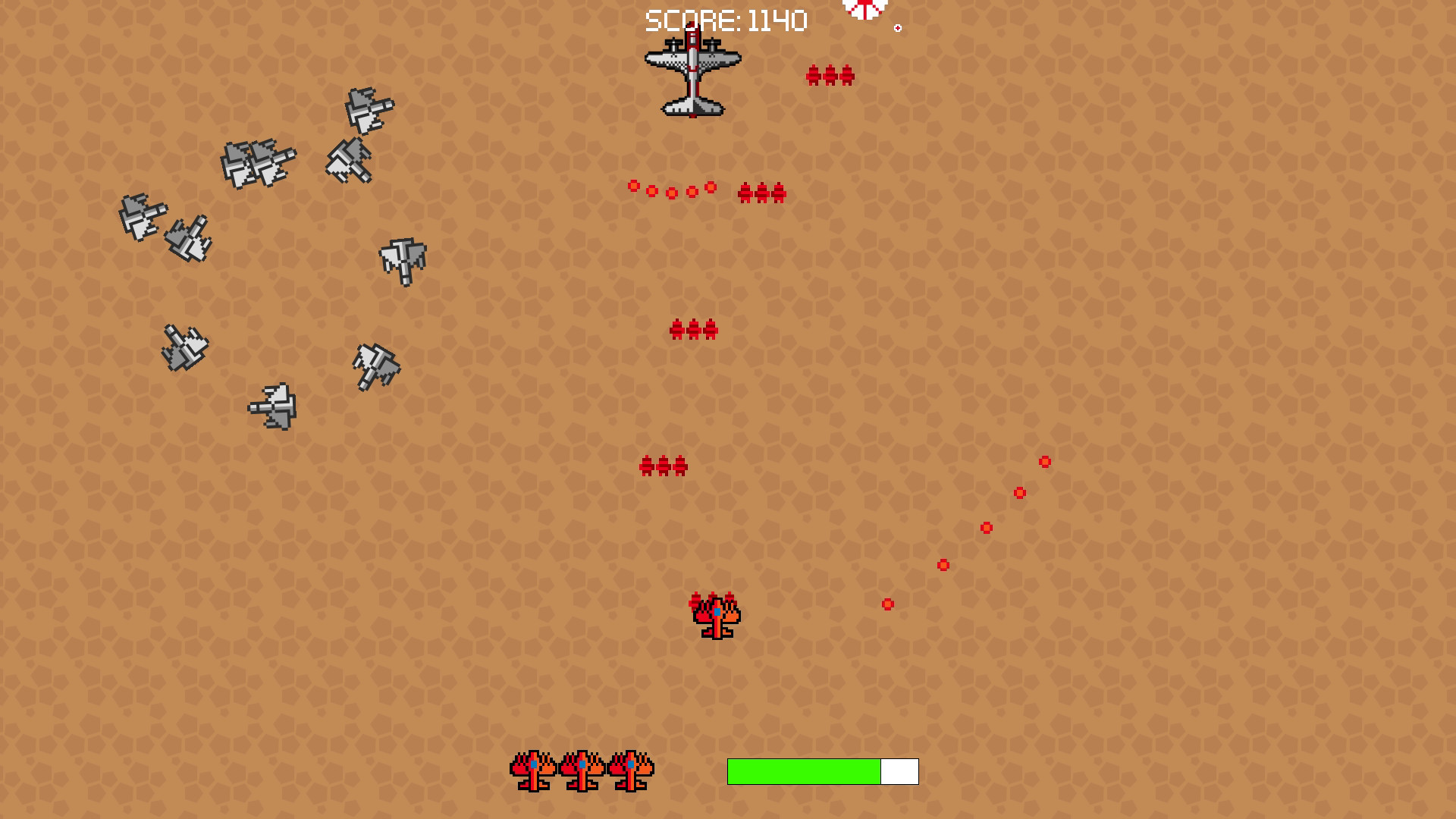Select the lowest gray jet in the swarm
The image size is (1456, 819).
pos(273,406)
